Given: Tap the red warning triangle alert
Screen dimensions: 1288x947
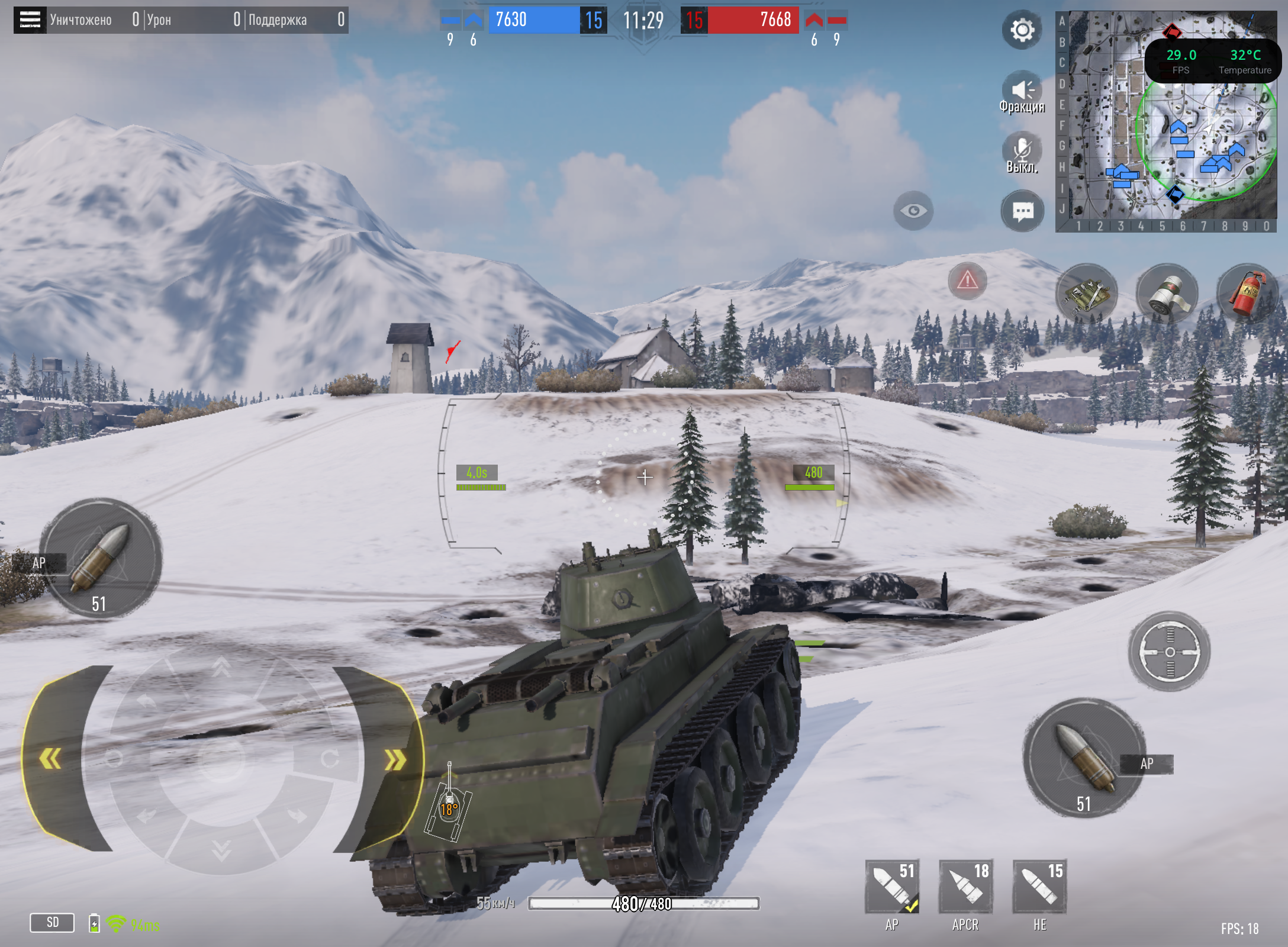Looking at the screenshot, I should point(967,280).
